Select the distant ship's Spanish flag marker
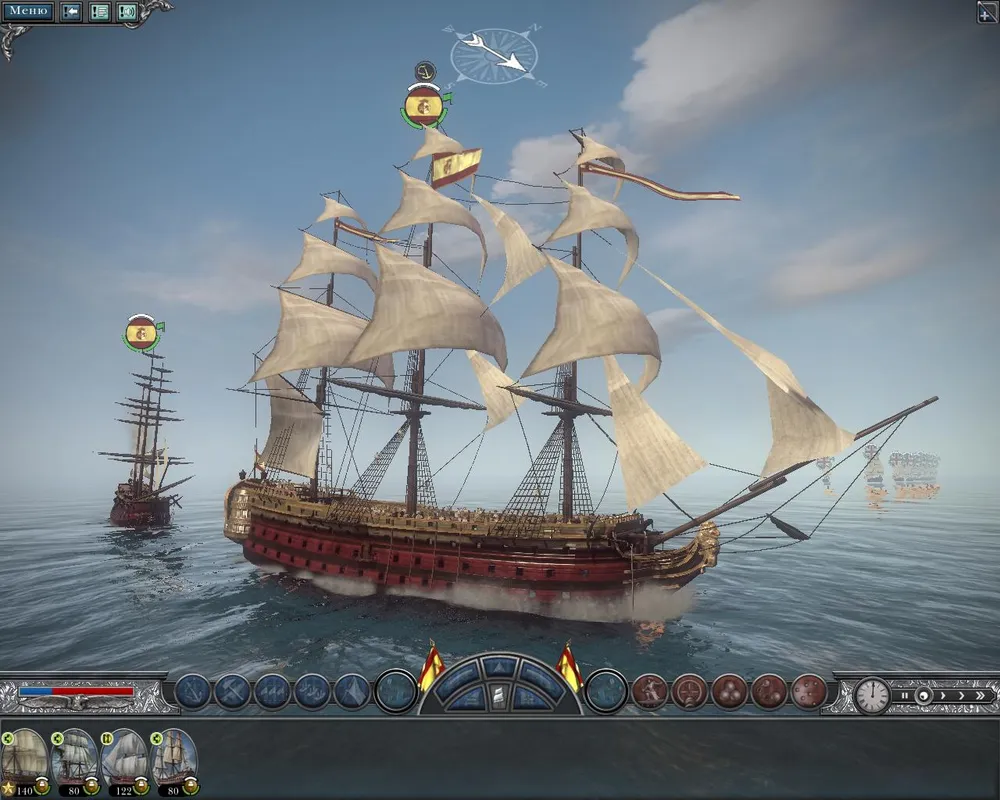 coord(142,333)
